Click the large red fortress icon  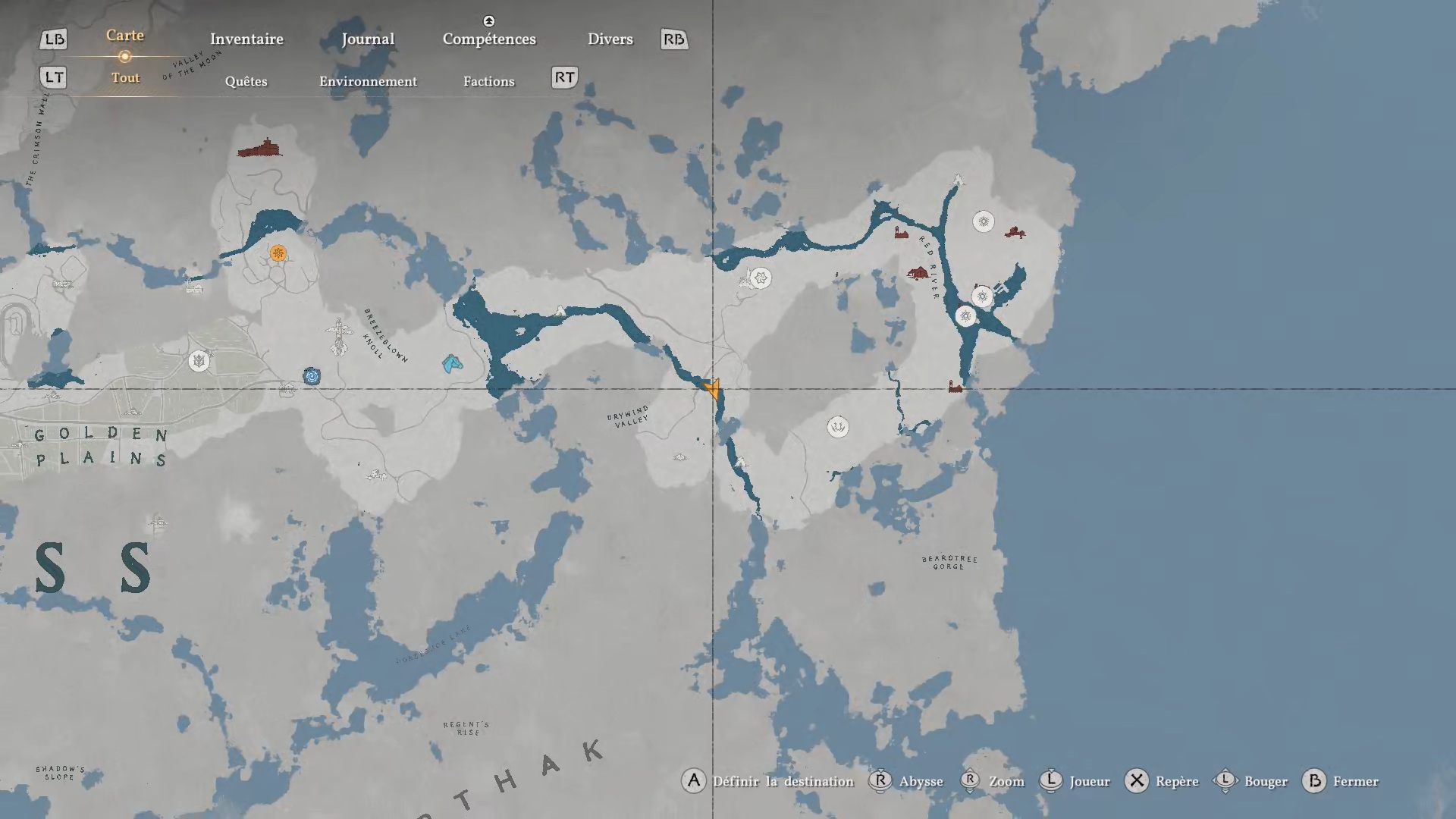click(259, 149)
